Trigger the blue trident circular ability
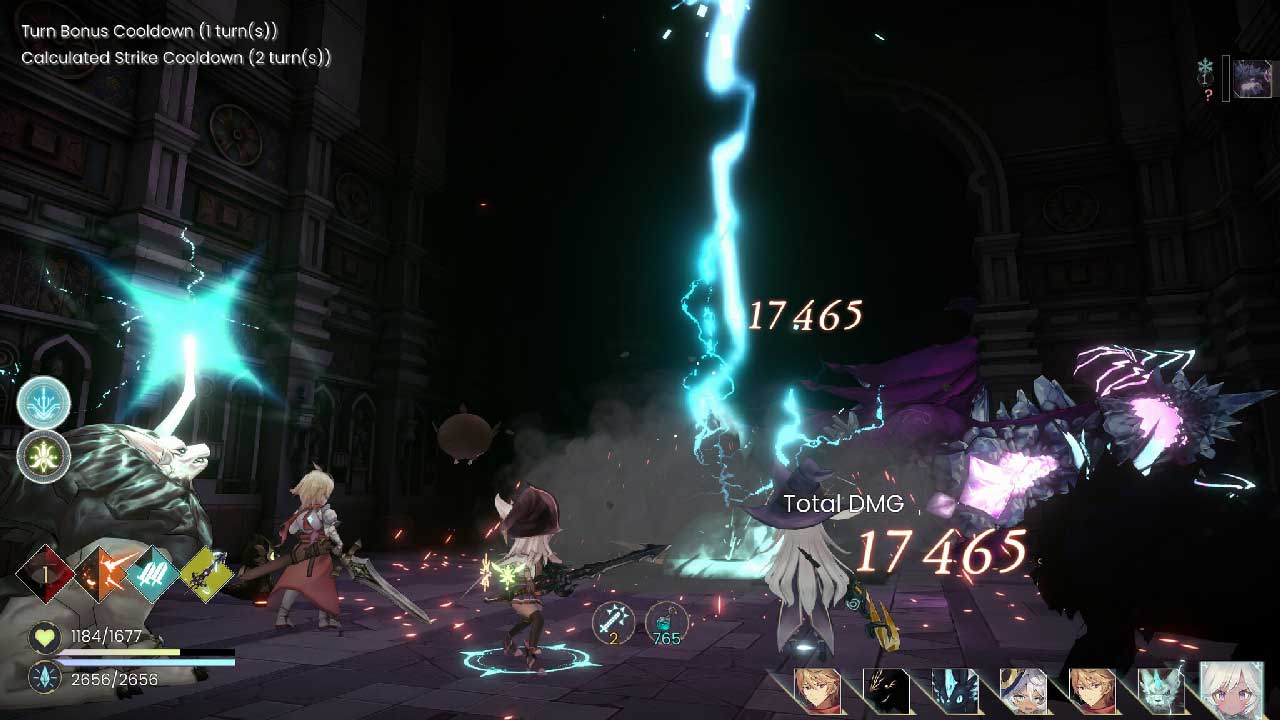1280x720 pixels. click(x=44, y=403)
